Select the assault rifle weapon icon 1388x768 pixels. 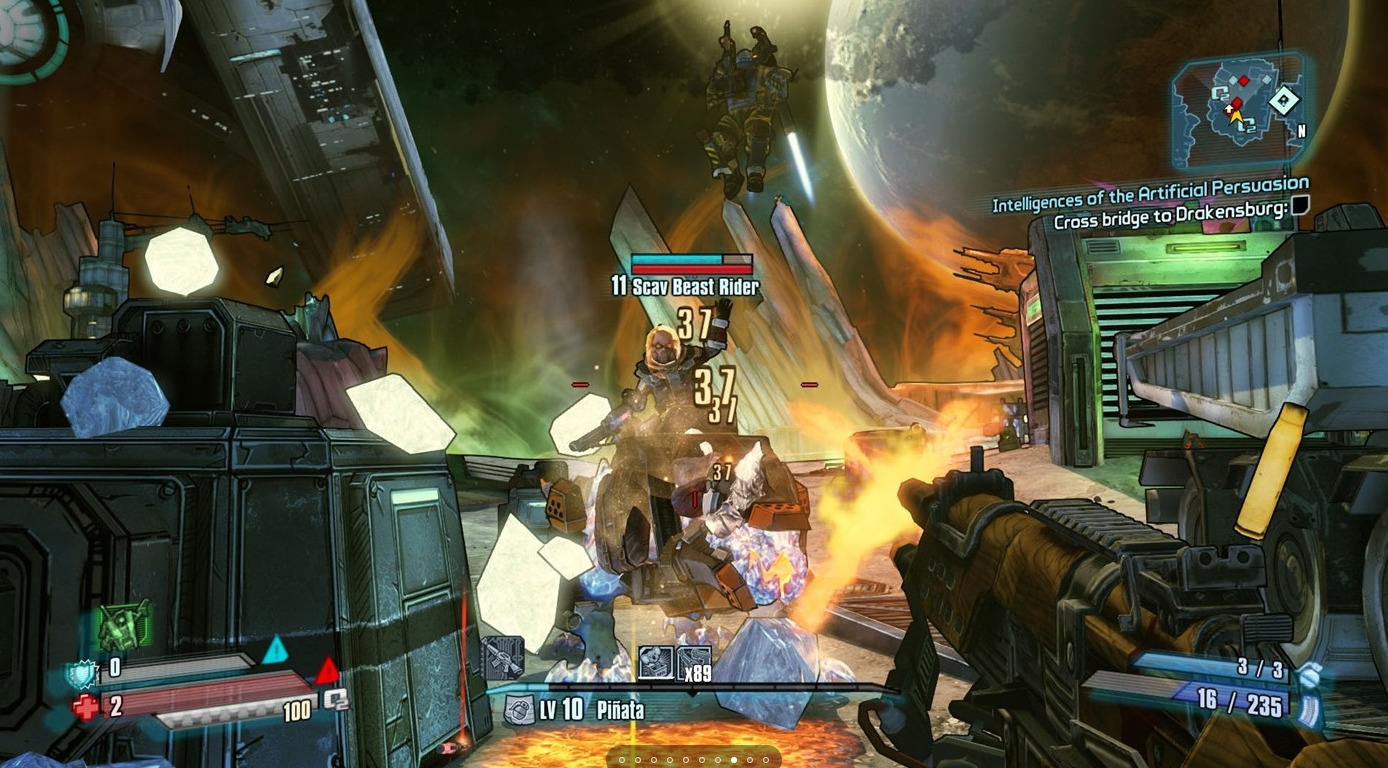click(502, 658)
